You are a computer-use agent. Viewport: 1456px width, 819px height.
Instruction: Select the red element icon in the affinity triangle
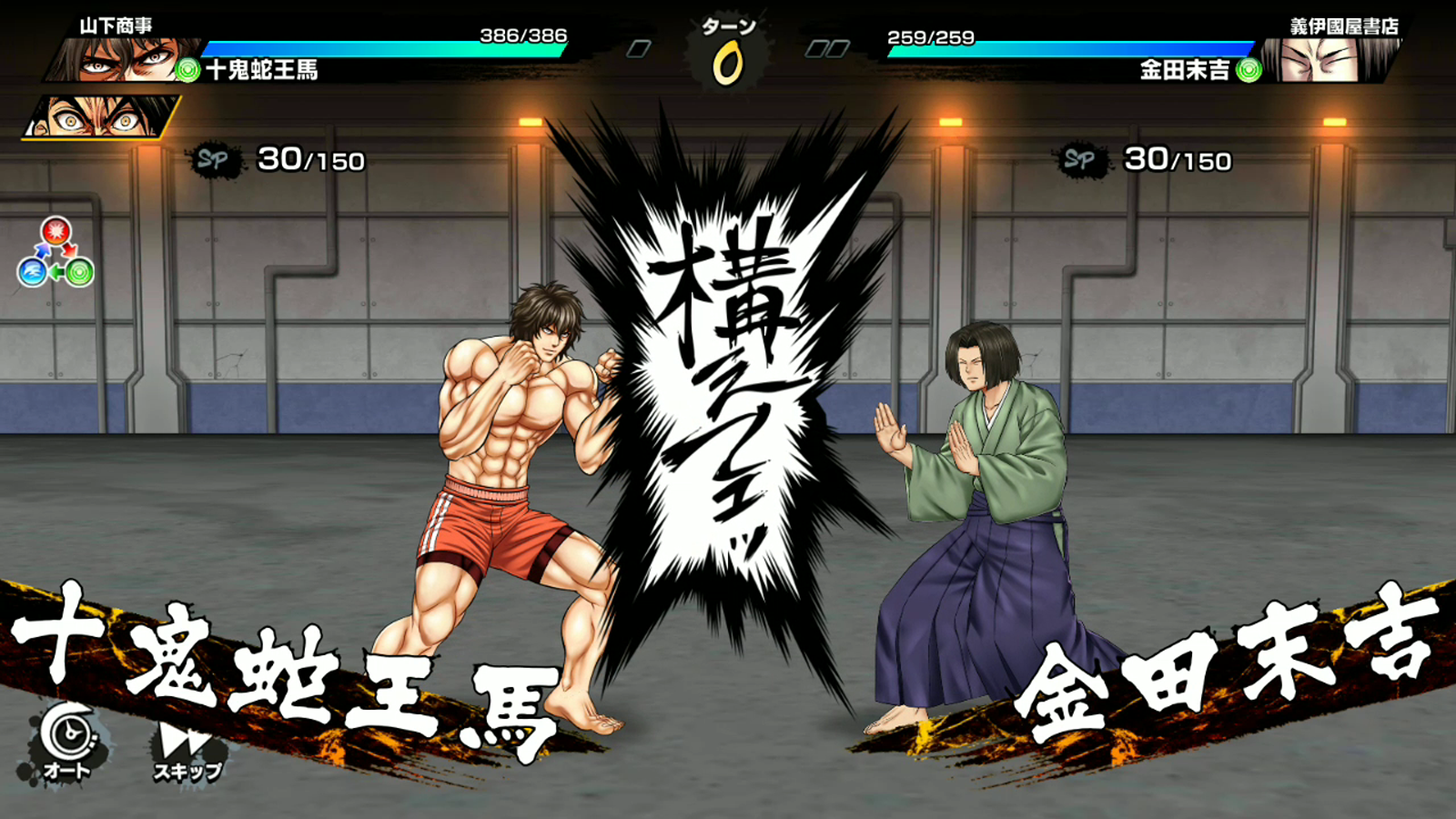point(55,232)
